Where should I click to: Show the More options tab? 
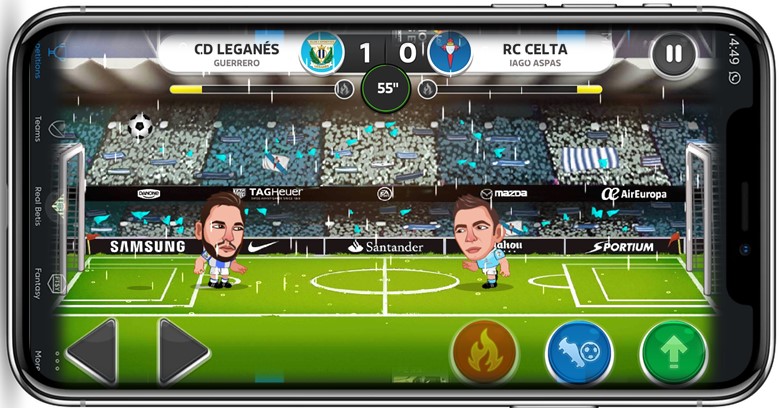pos(39,358)
